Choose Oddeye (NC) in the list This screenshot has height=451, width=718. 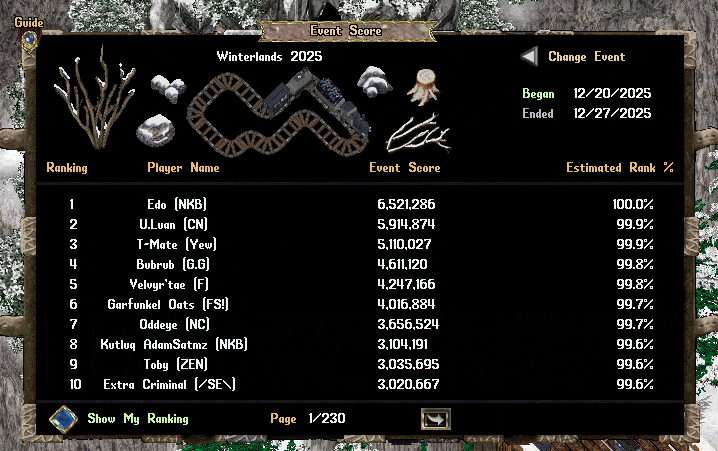tap(177, 324)
